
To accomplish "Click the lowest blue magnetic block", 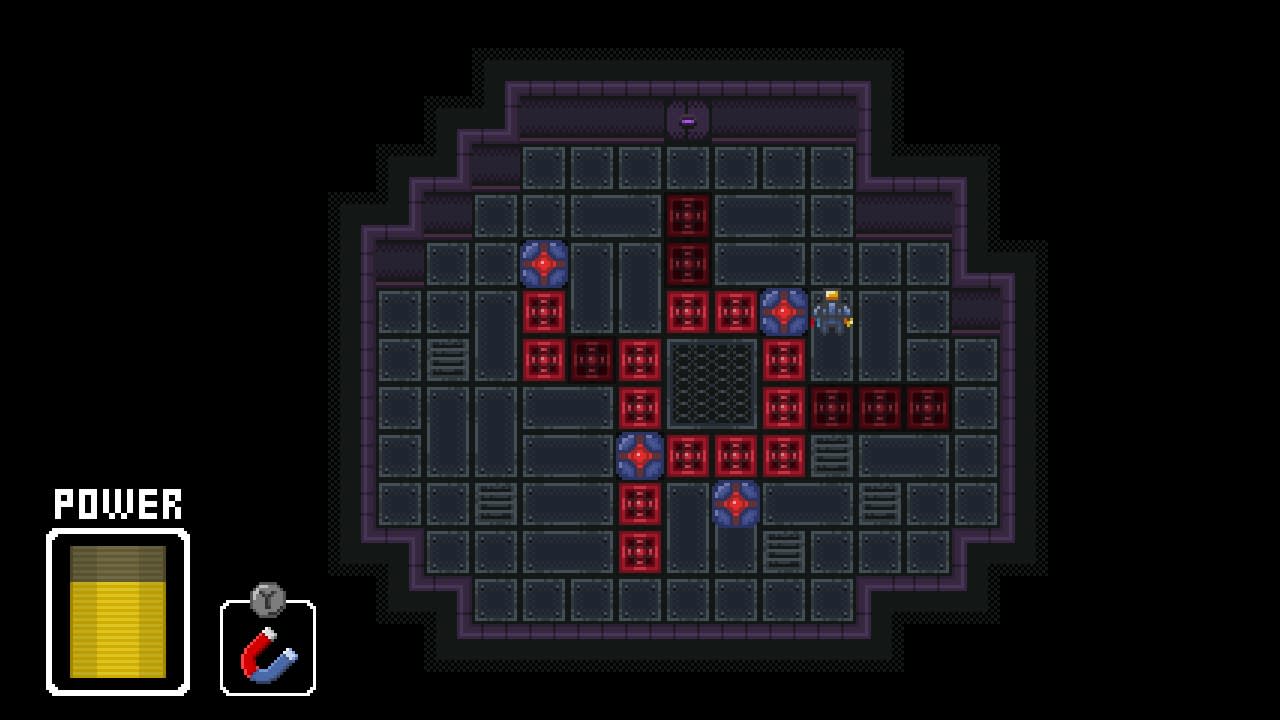I will pyautogui.click(x=737, y=505).
